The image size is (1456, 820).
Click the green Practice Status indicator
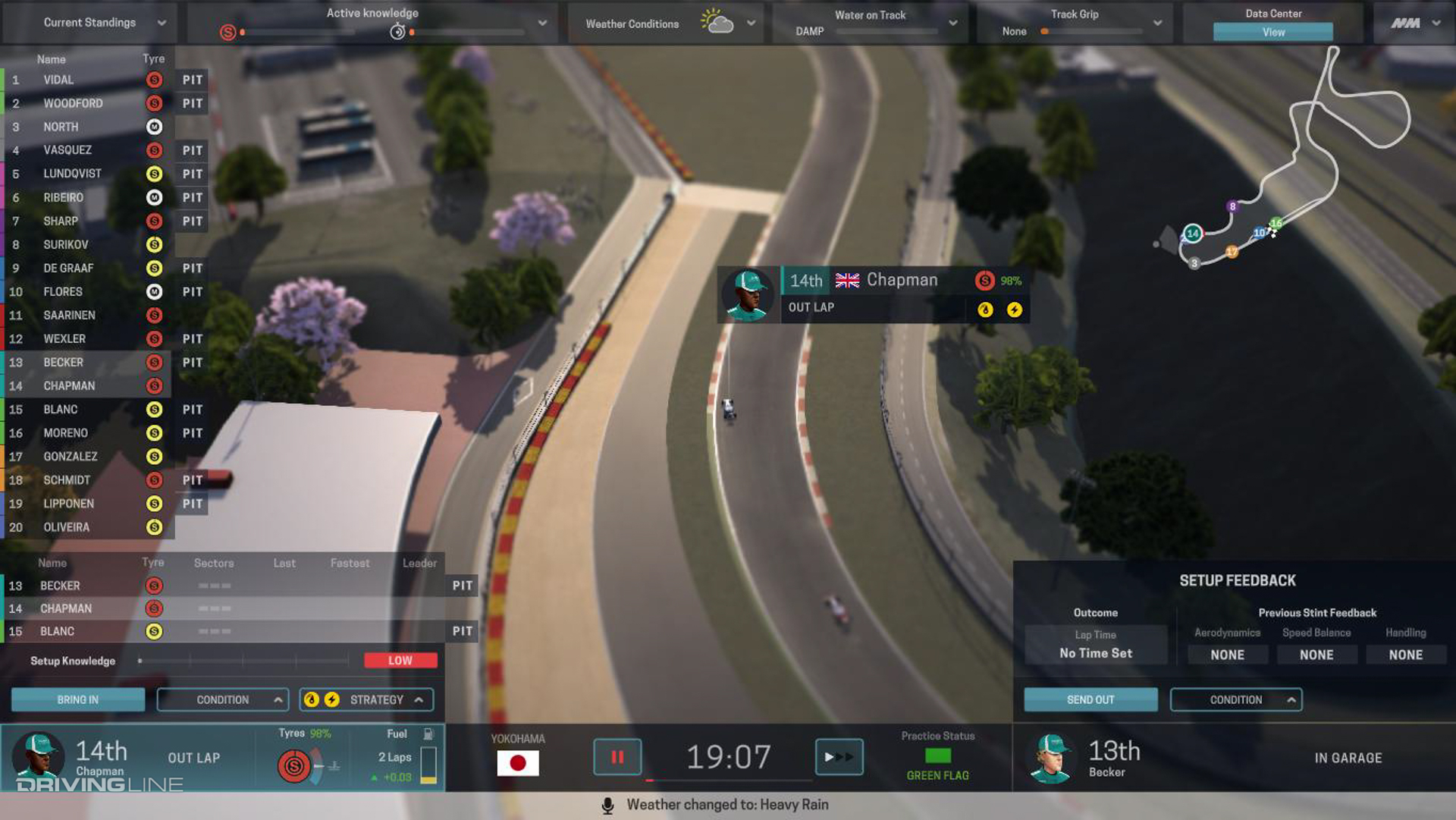tap(938, 756)
